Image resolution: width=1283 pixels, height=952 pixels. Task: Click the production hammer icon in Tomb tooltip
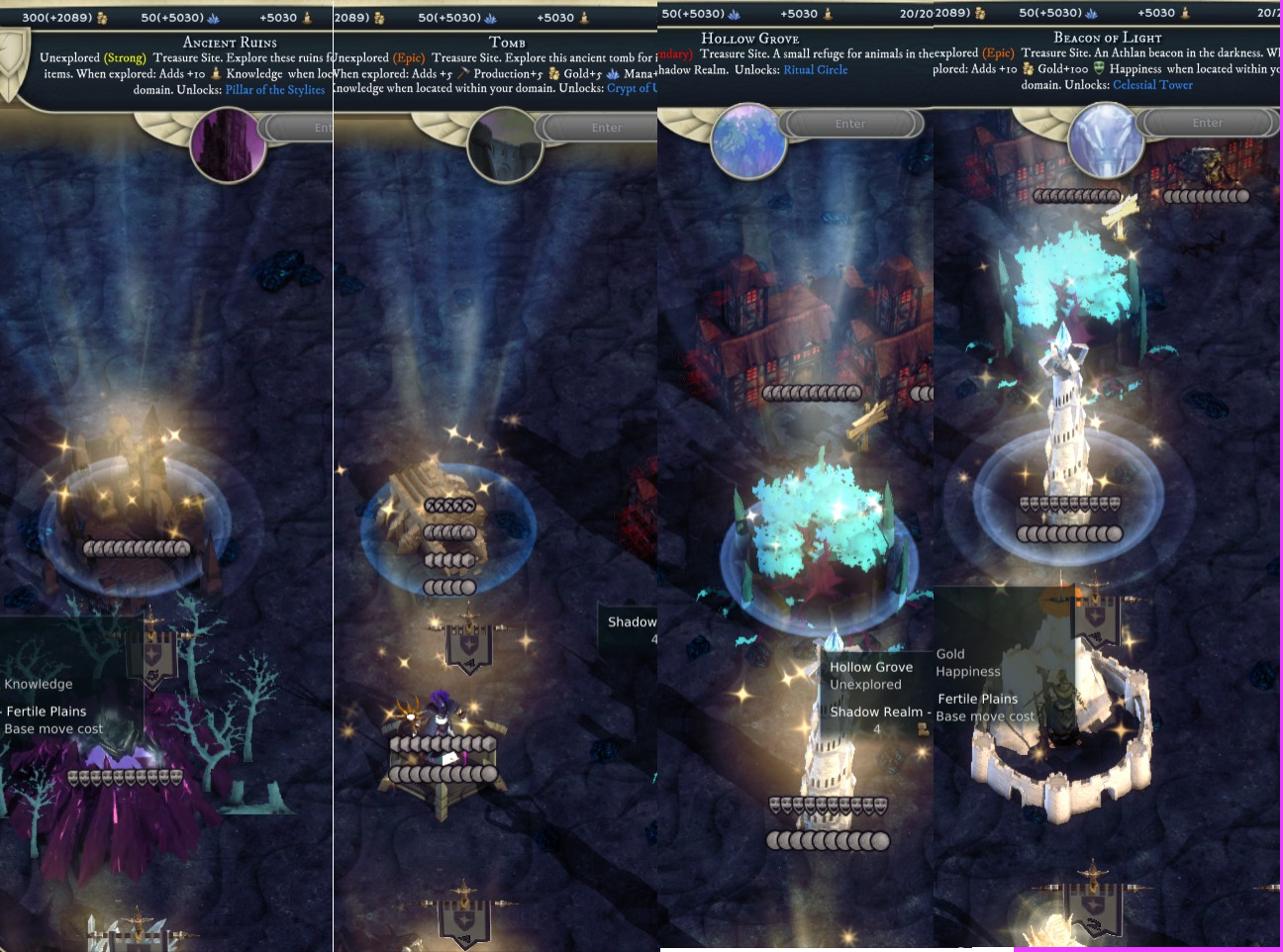[461, 73]
